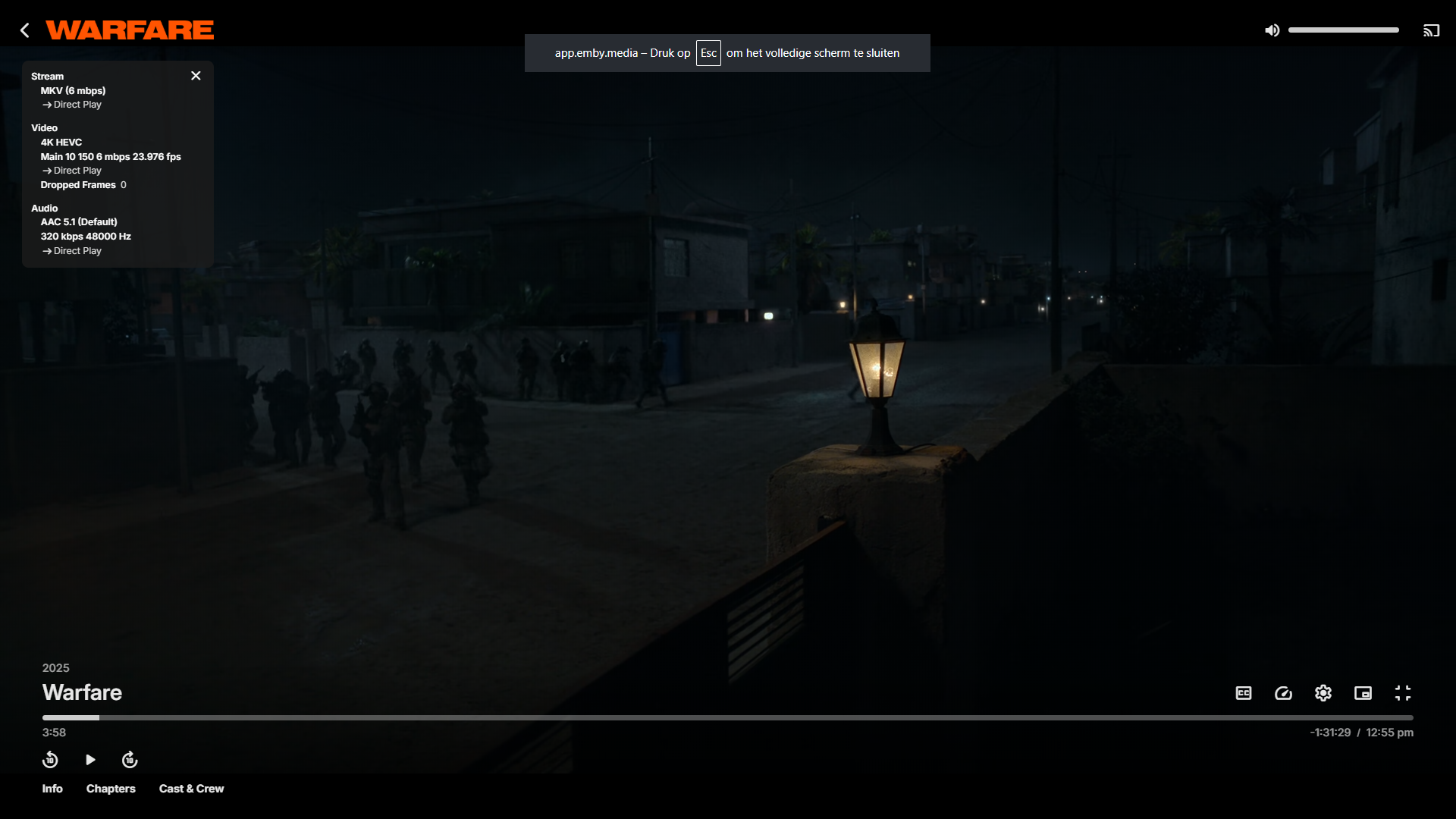Resume playback with the play button
This screenshot has height=819, width=1456.
coord(90,760)
